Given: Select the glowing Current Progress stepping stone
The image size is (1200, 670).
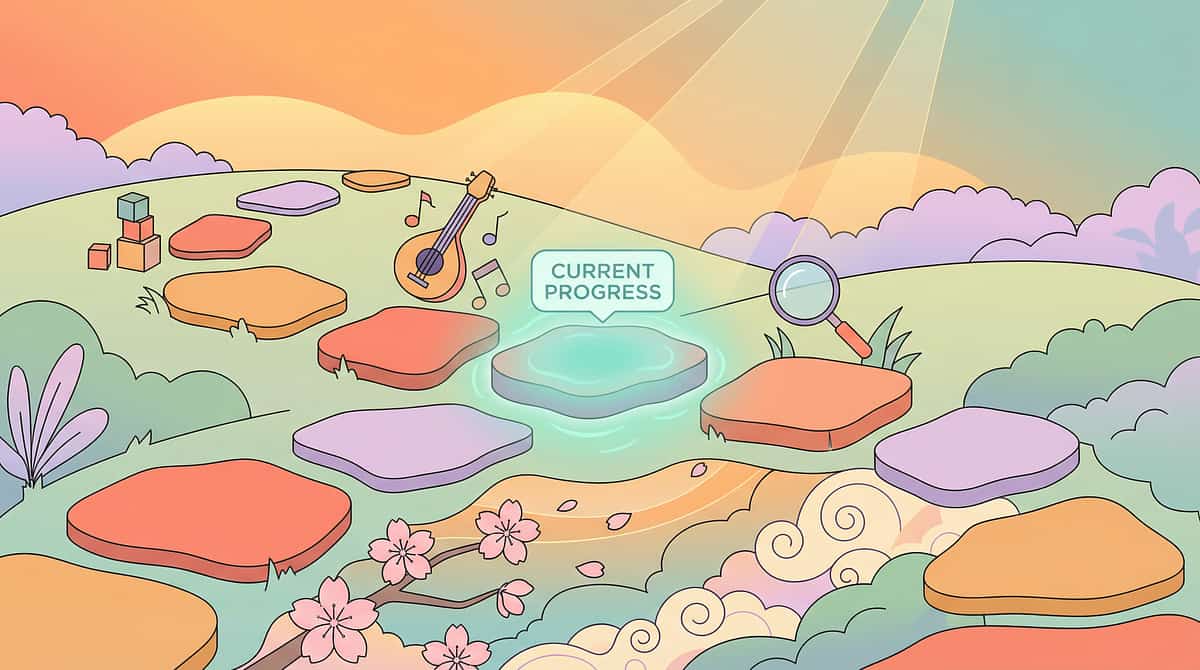Looking at the screenshot, I should pyautogui.click(x=598, y=364).
